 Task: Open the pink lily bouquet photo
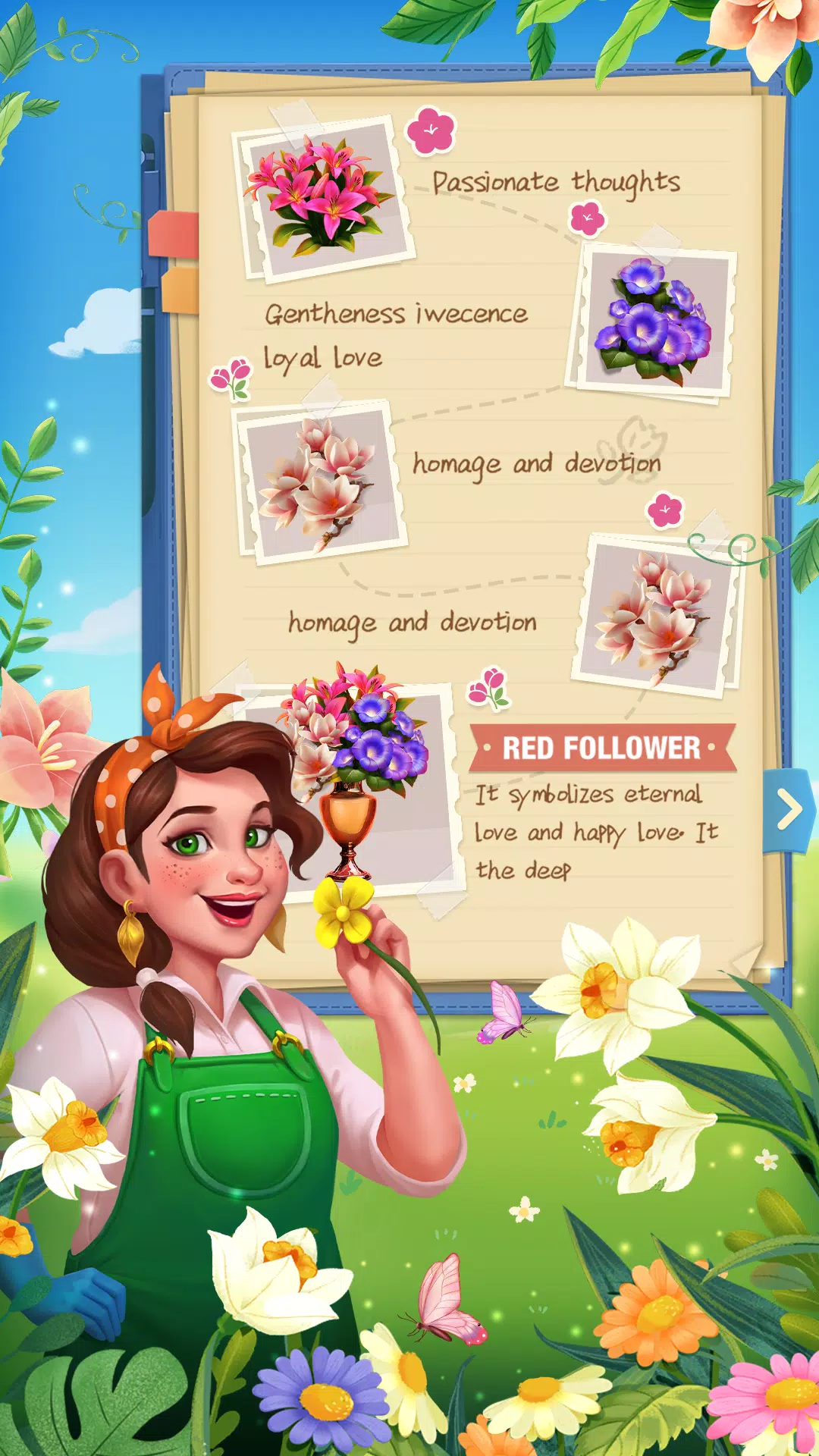324,196
